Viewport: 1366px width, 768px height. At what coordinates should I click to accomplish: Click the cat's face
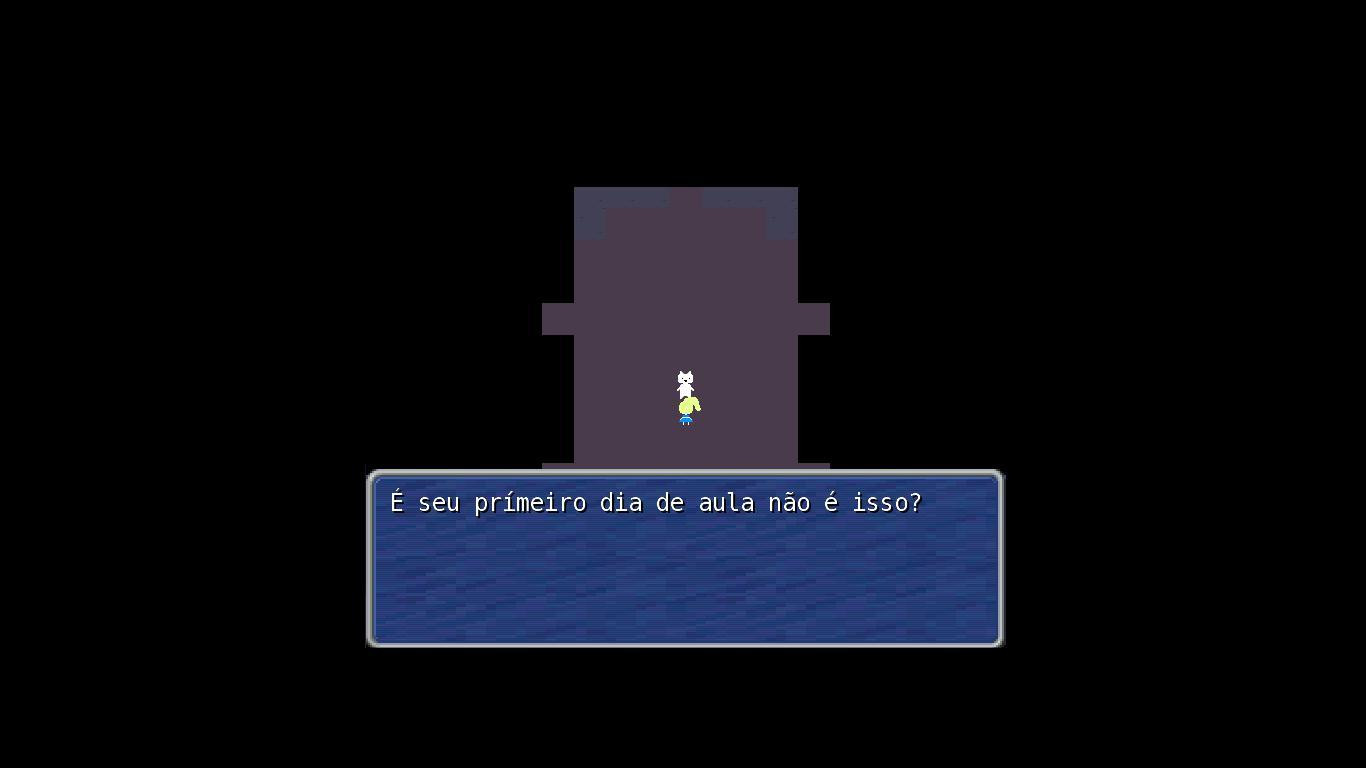tap(685, 378)
